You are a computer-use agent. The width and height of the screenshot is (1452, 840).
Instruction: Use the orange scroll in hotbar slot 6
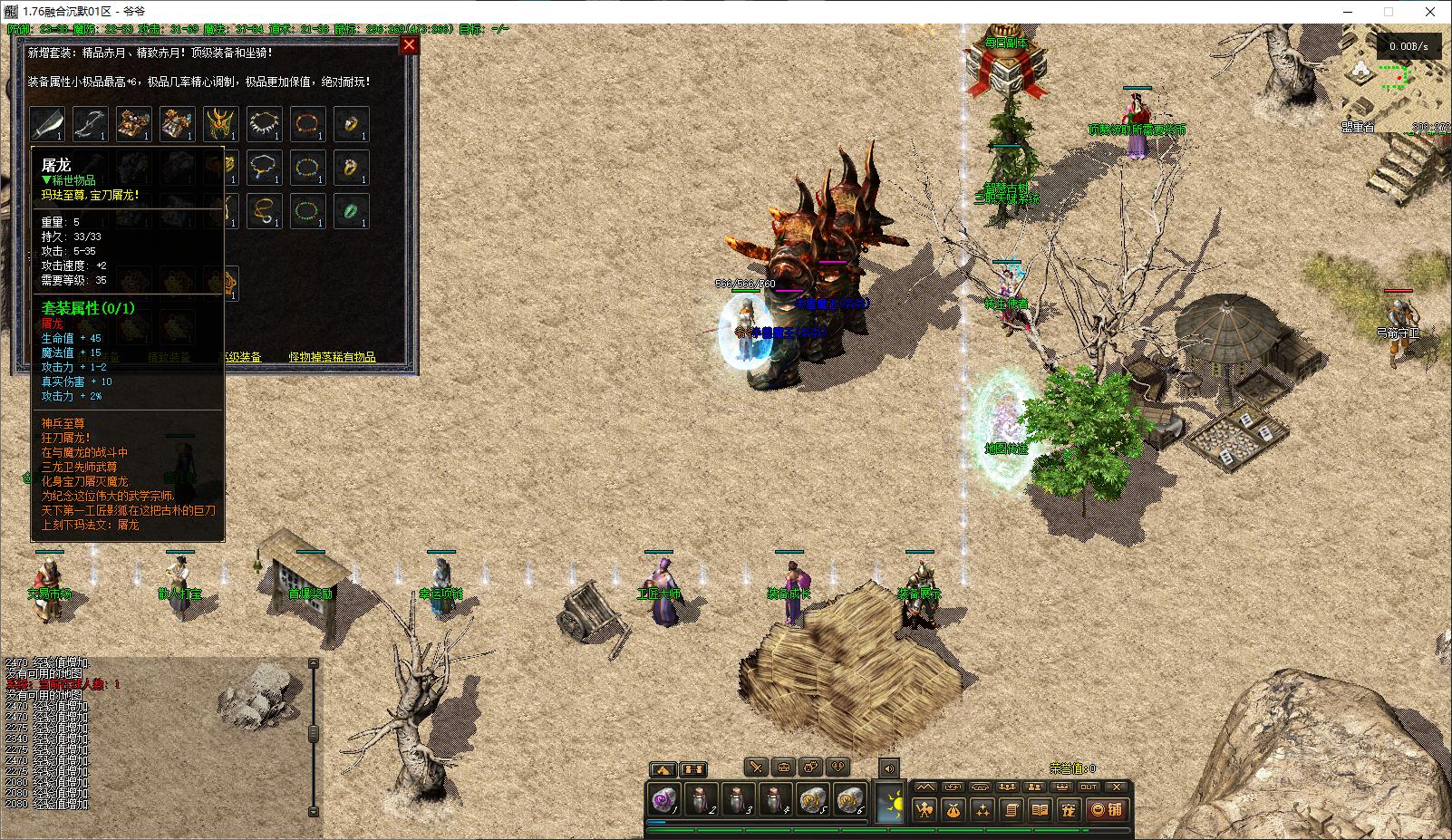coord(848,801)
